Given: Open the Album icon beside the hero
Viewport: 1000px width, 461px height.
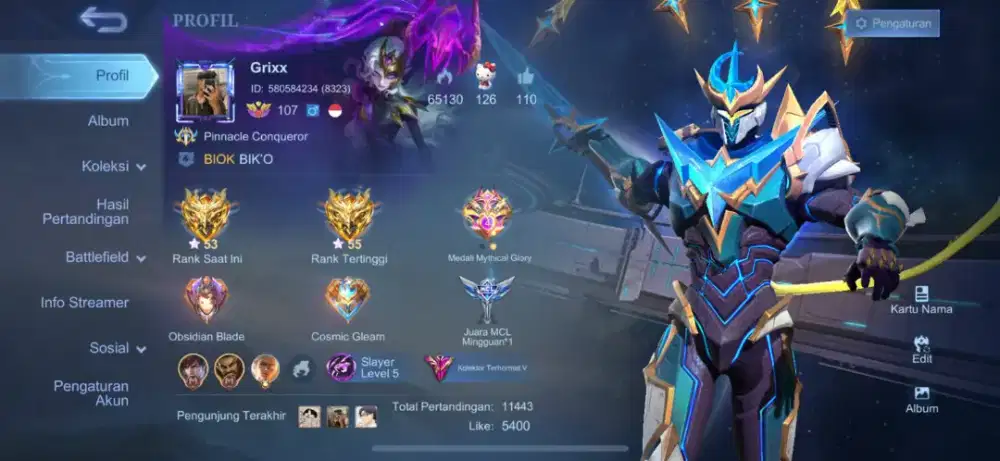Looking at the screenshot, I should pos(921,398).
